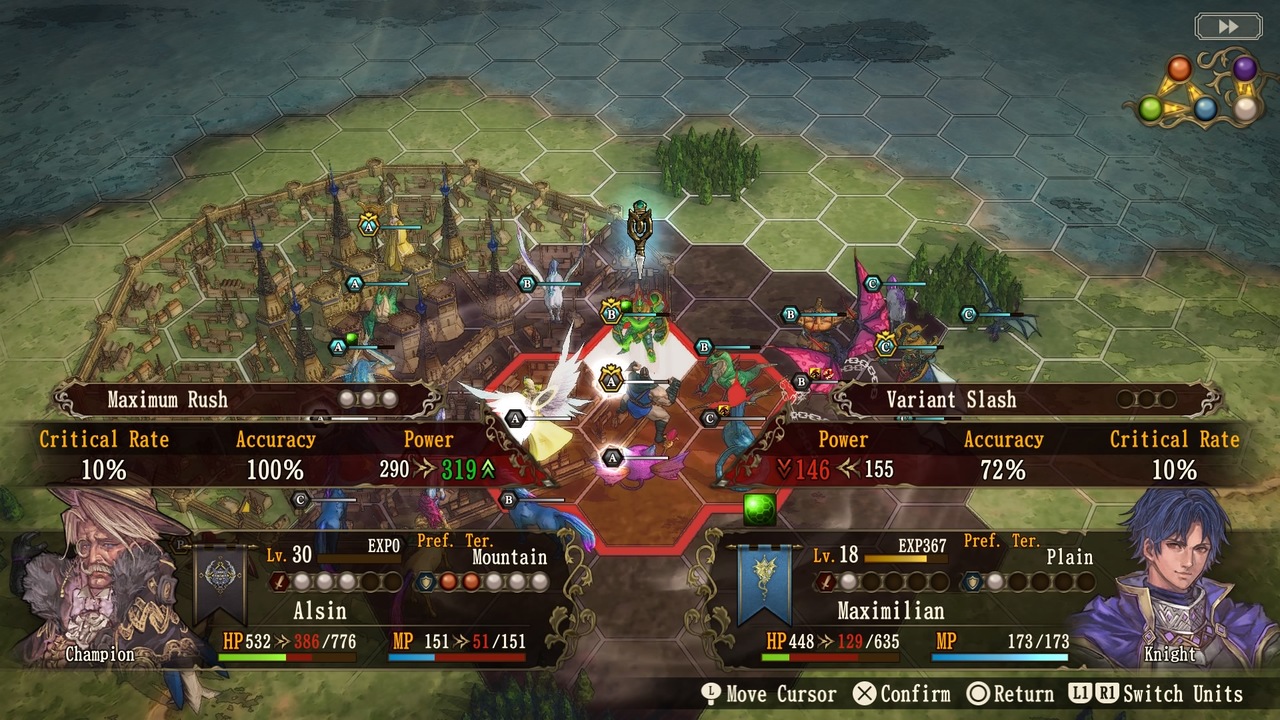This screenshot has width=1280, height=720.
Task: Choose the Maximum Rush skill panel
Action: tap(248, 400)
